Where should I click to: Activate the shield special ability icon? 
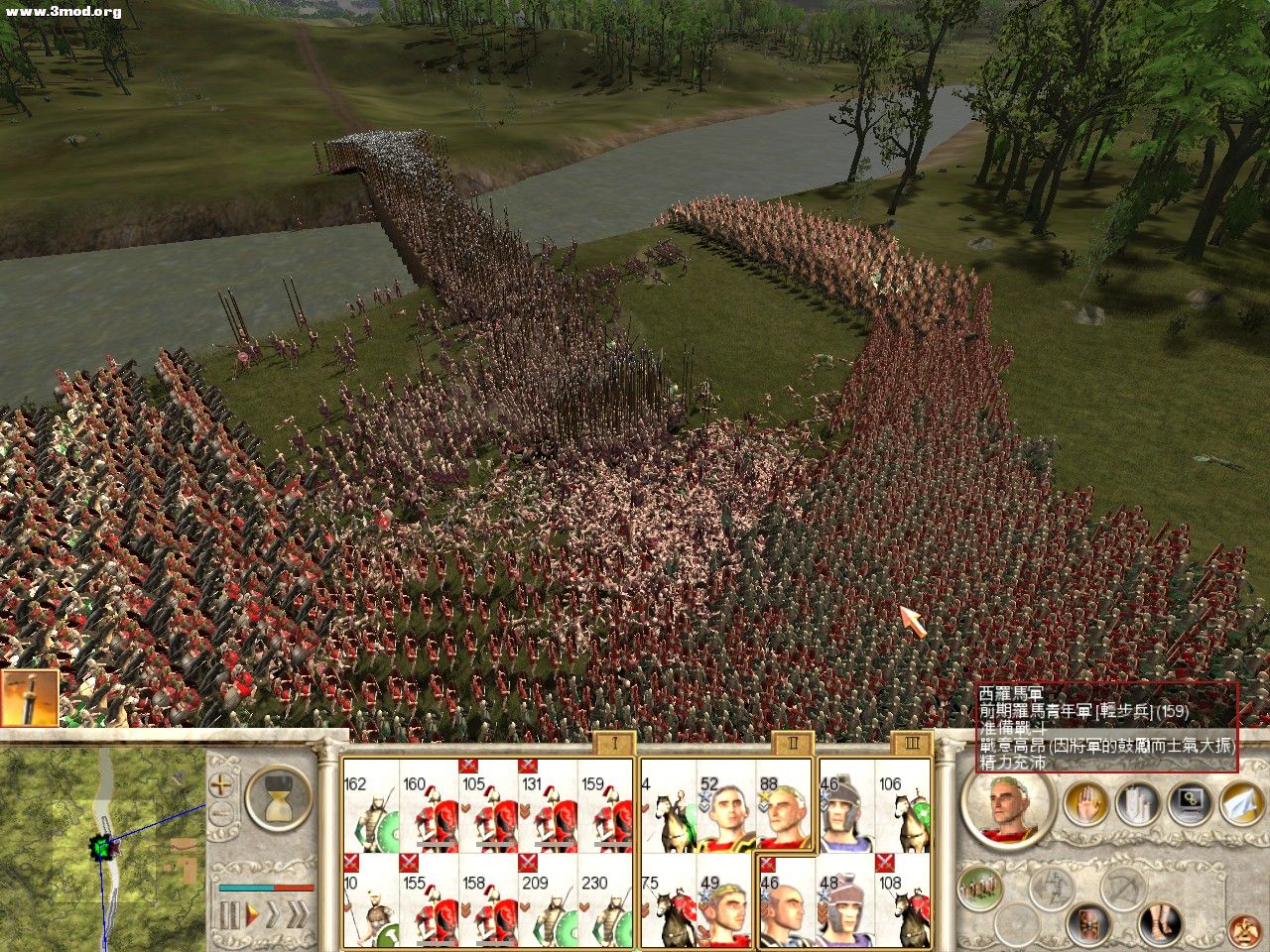(1089, 923)
